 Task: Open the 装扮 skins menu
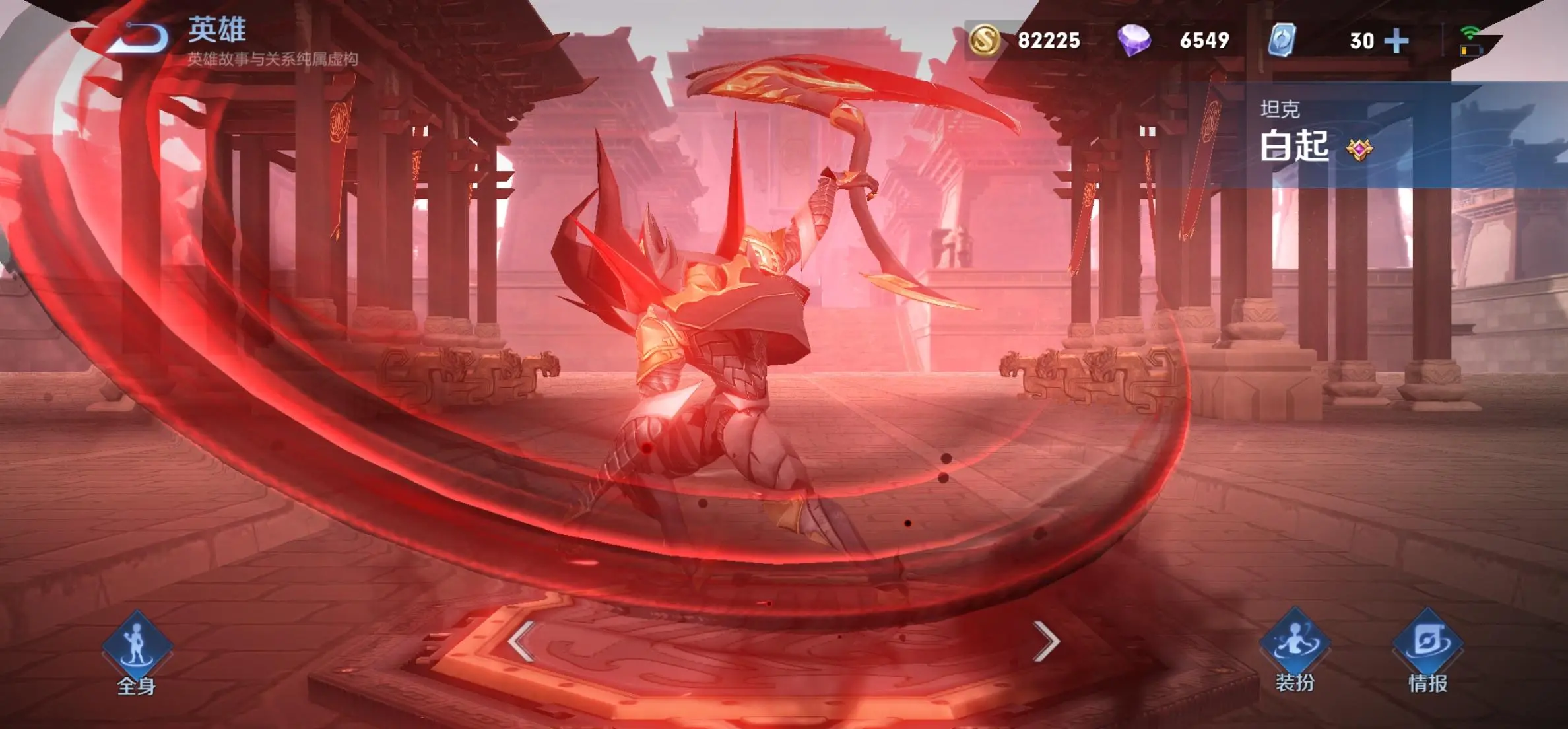[1294, 649]
